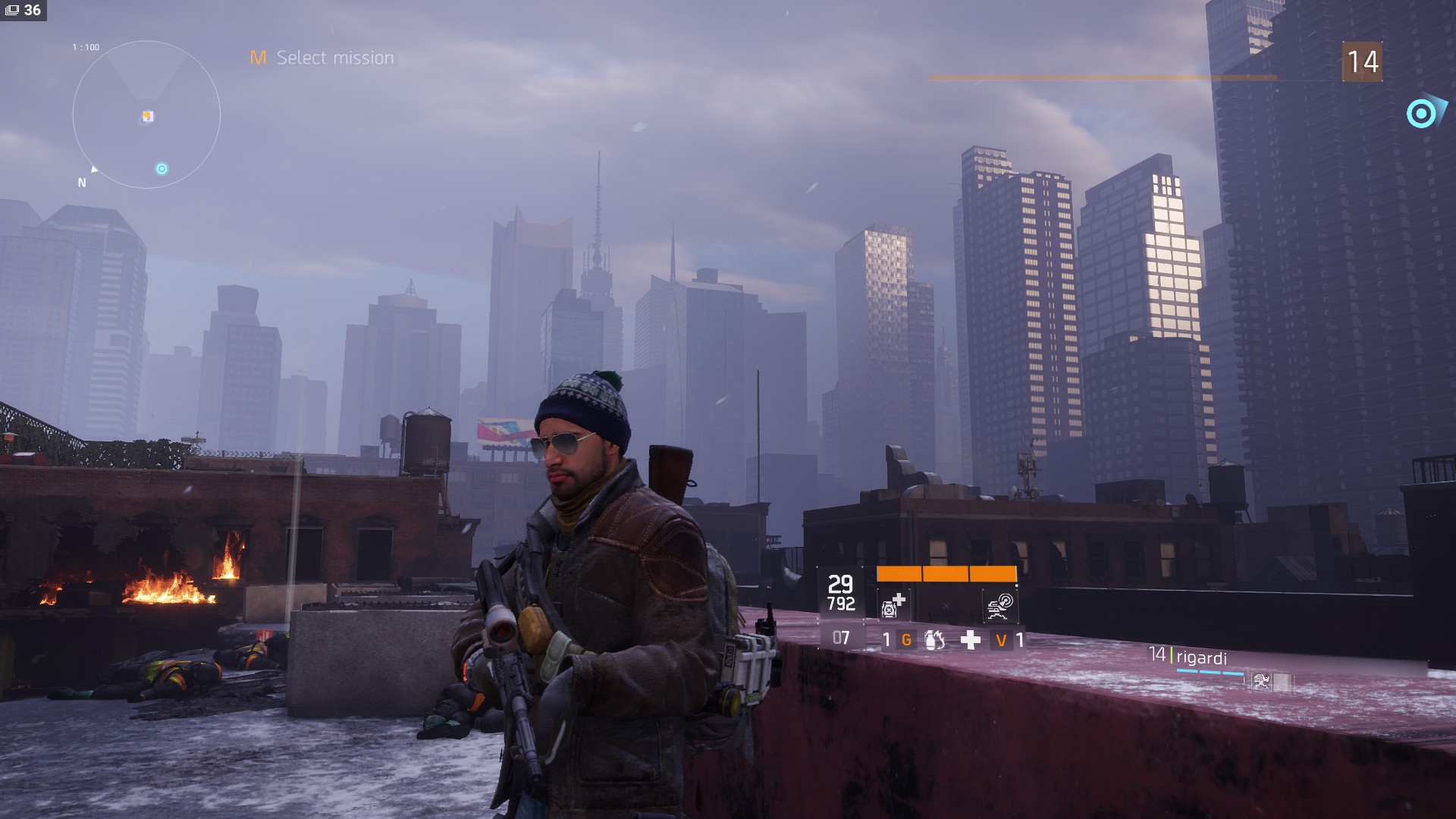Click the orange player marker on minimap
The image size is (1456, 819).
[x=148, y=116]
